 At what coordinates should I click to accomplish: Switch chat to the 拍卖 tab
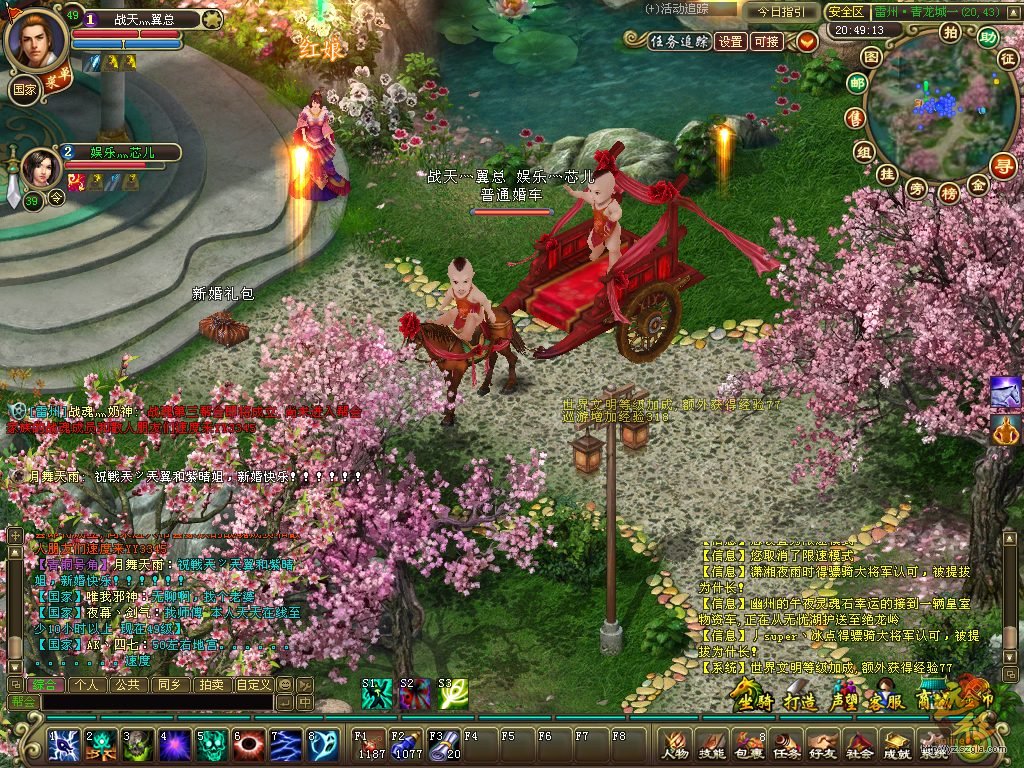tap(211, 685)
